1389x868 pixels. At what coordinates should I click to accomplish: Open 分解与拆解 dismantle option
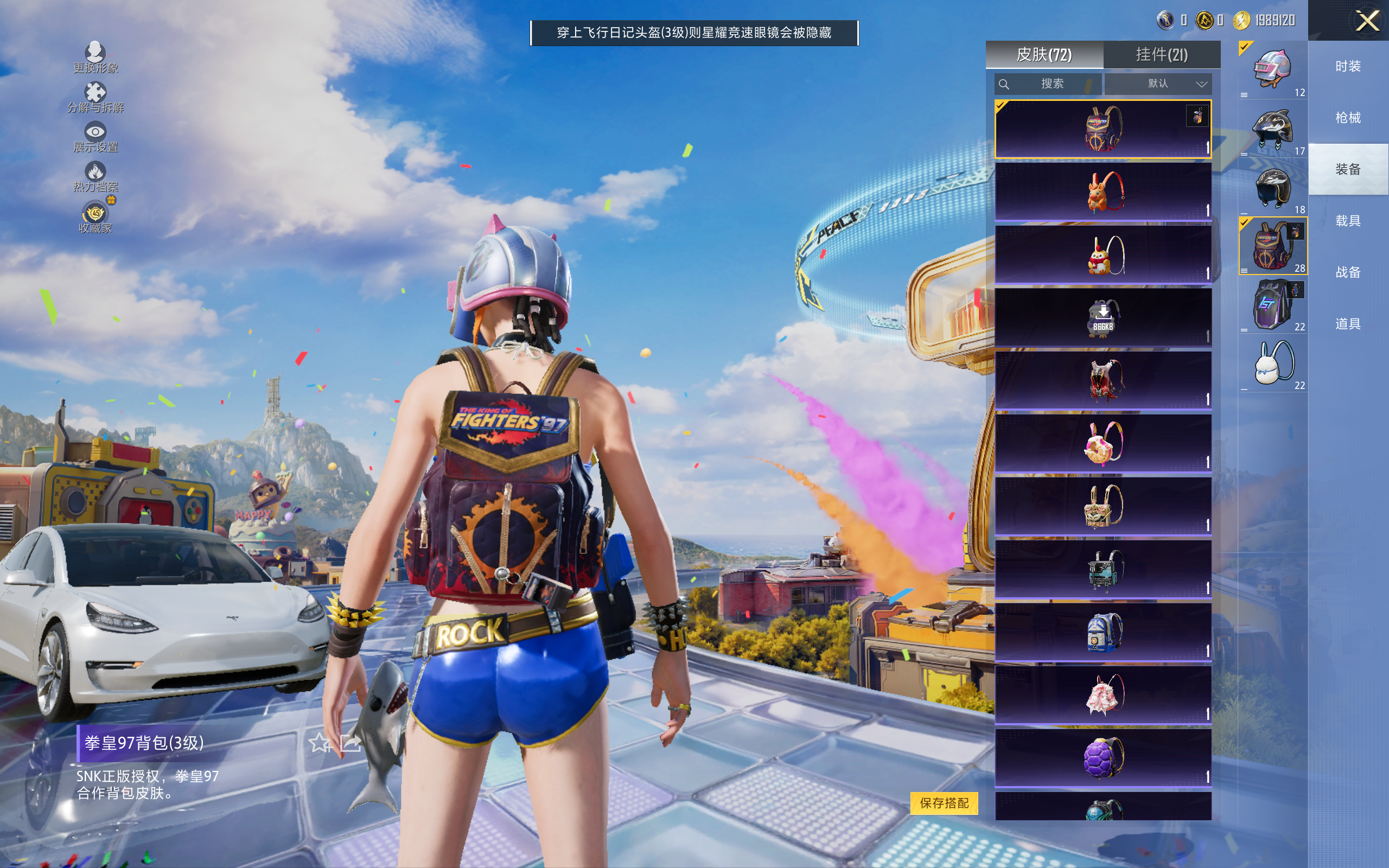coord(95,98)
